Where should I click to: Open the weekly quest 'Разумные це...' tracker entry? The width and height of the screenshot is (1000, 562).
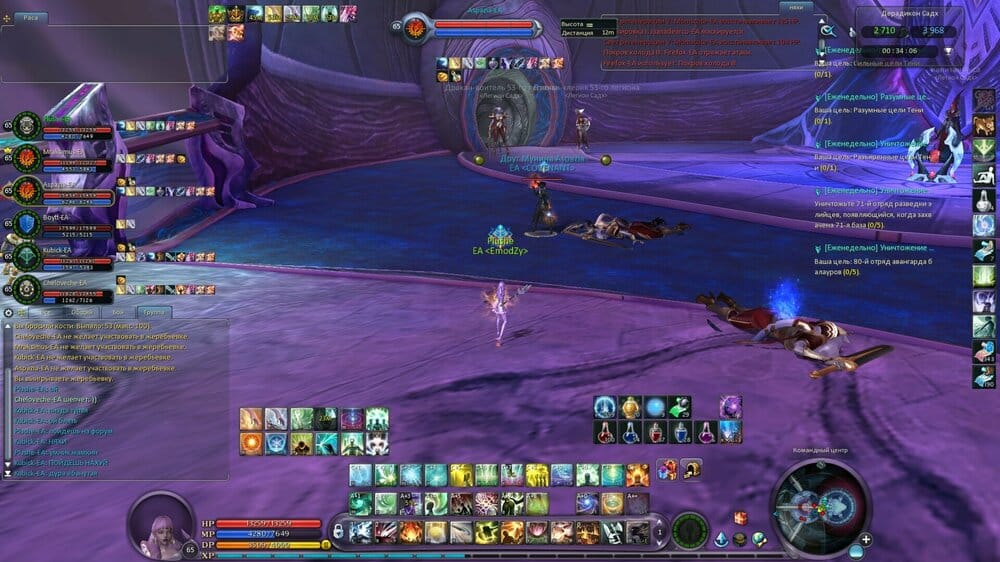click(870, 96)
